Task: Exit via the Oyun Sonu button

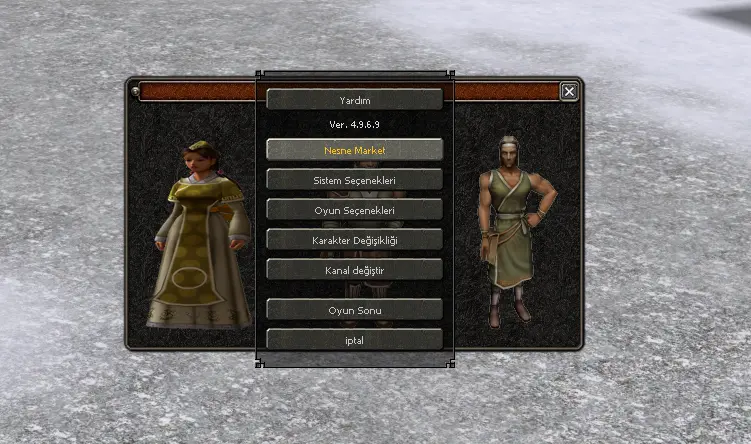Action: pos(354,310)
